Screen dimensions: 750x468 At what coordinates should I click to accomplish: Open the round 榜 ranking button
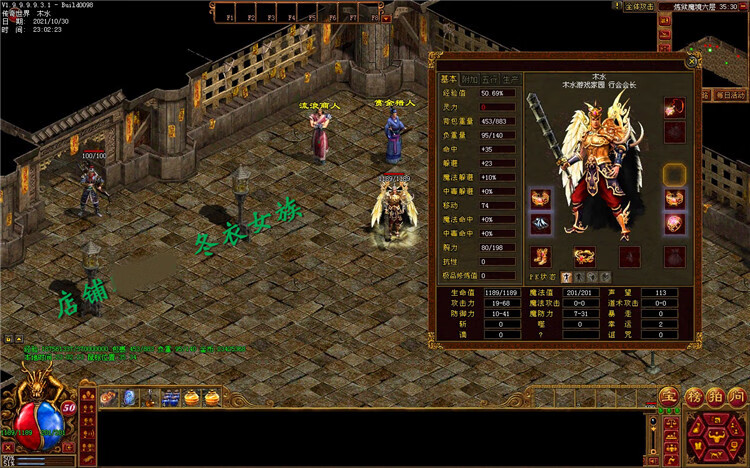point(693,397)
